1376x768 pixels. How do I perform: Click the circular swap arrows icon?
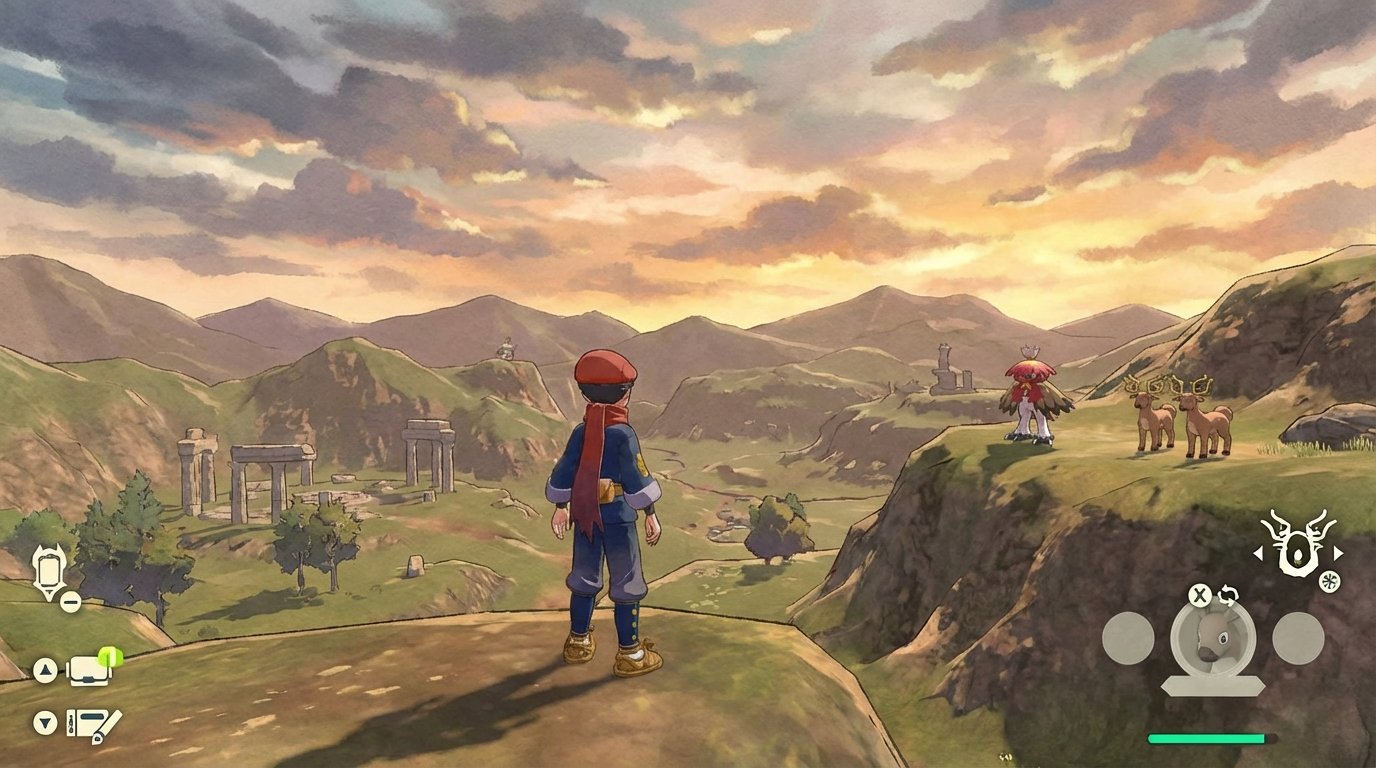1227,595
